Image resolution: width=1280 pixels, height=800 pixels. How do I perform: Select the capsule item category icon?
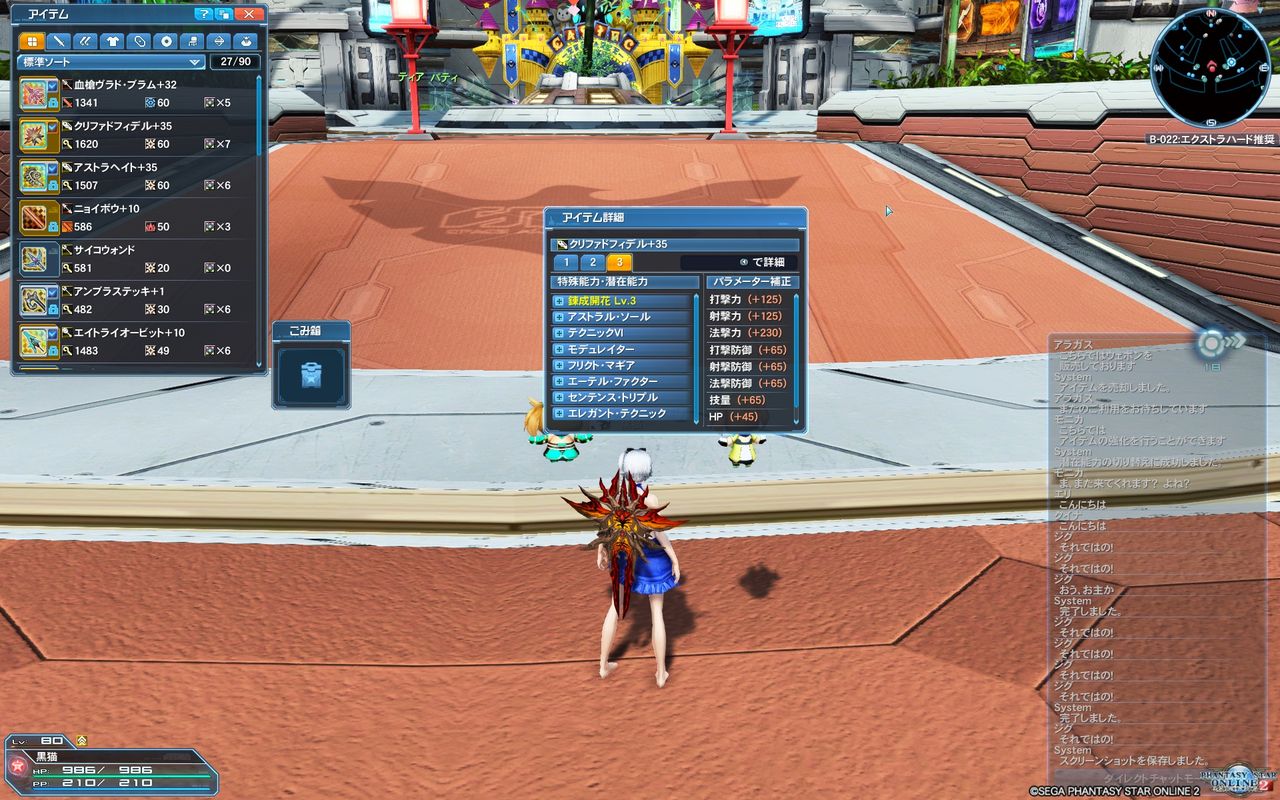139,41
